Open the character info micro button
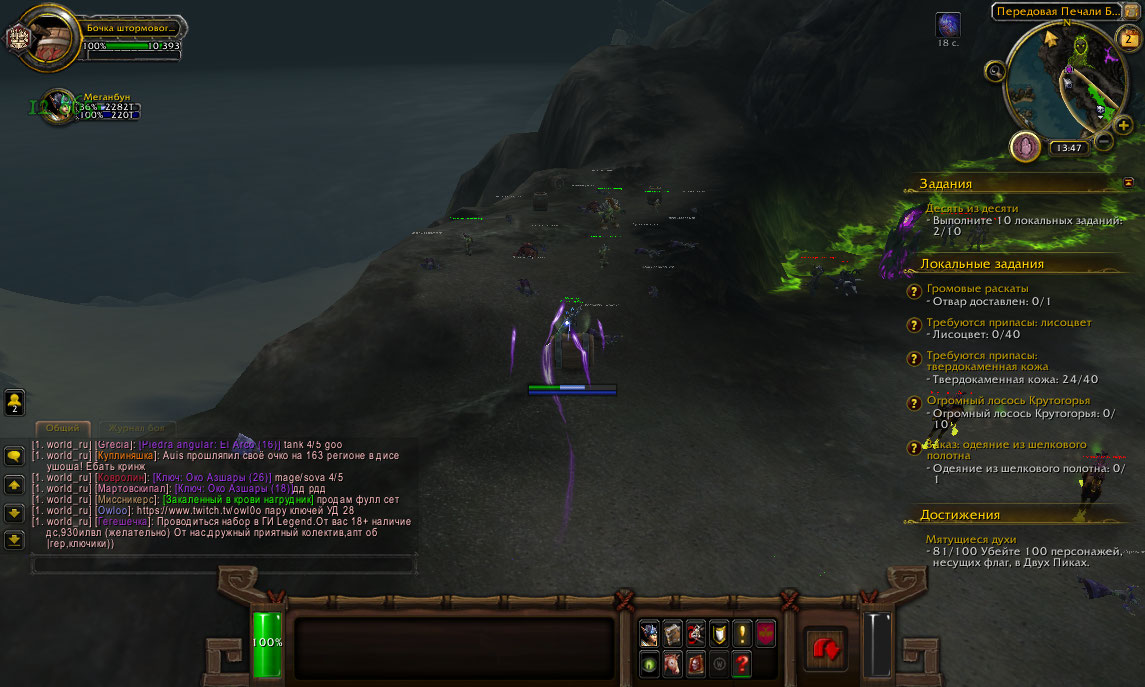 tap(649, 633)
